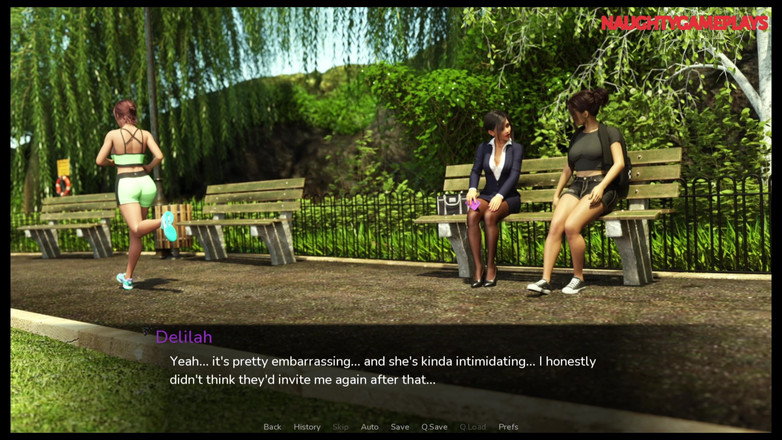Screen dimensions: 782x440
Task: Open the Prefs menu
Action: 508,427
